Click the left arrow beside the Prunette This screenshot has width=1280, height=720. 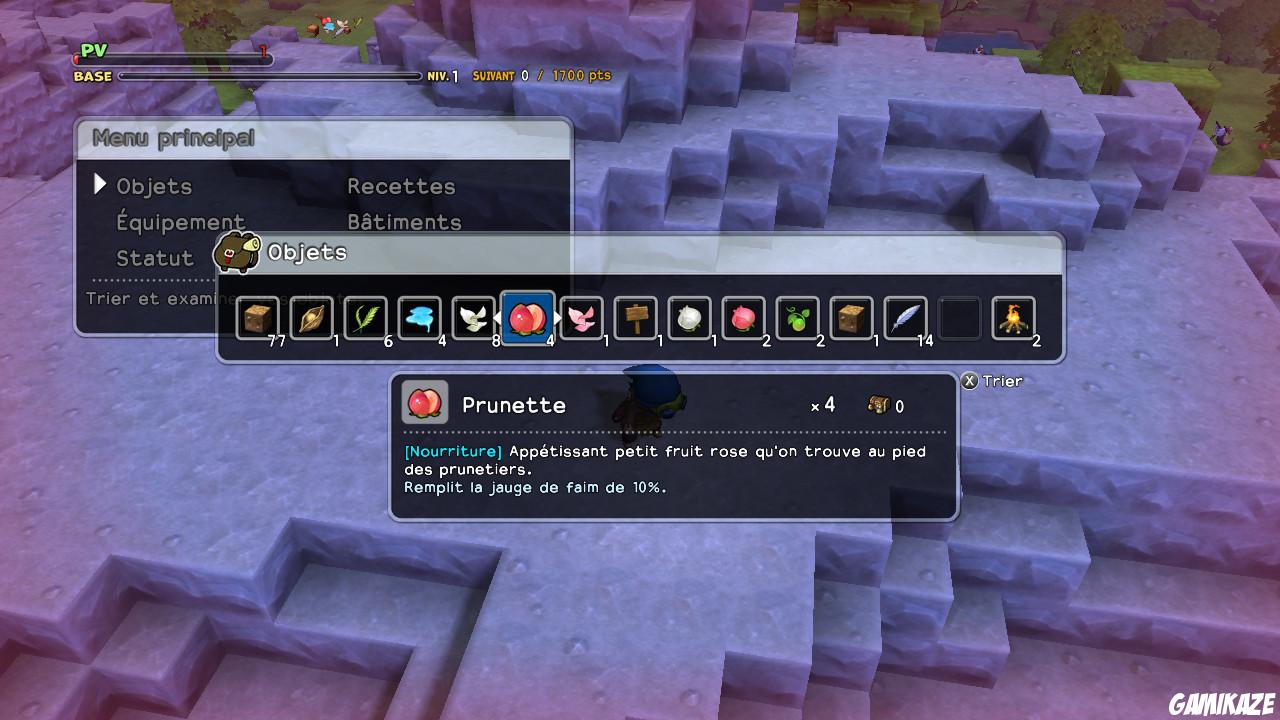(x=500, y=316)
